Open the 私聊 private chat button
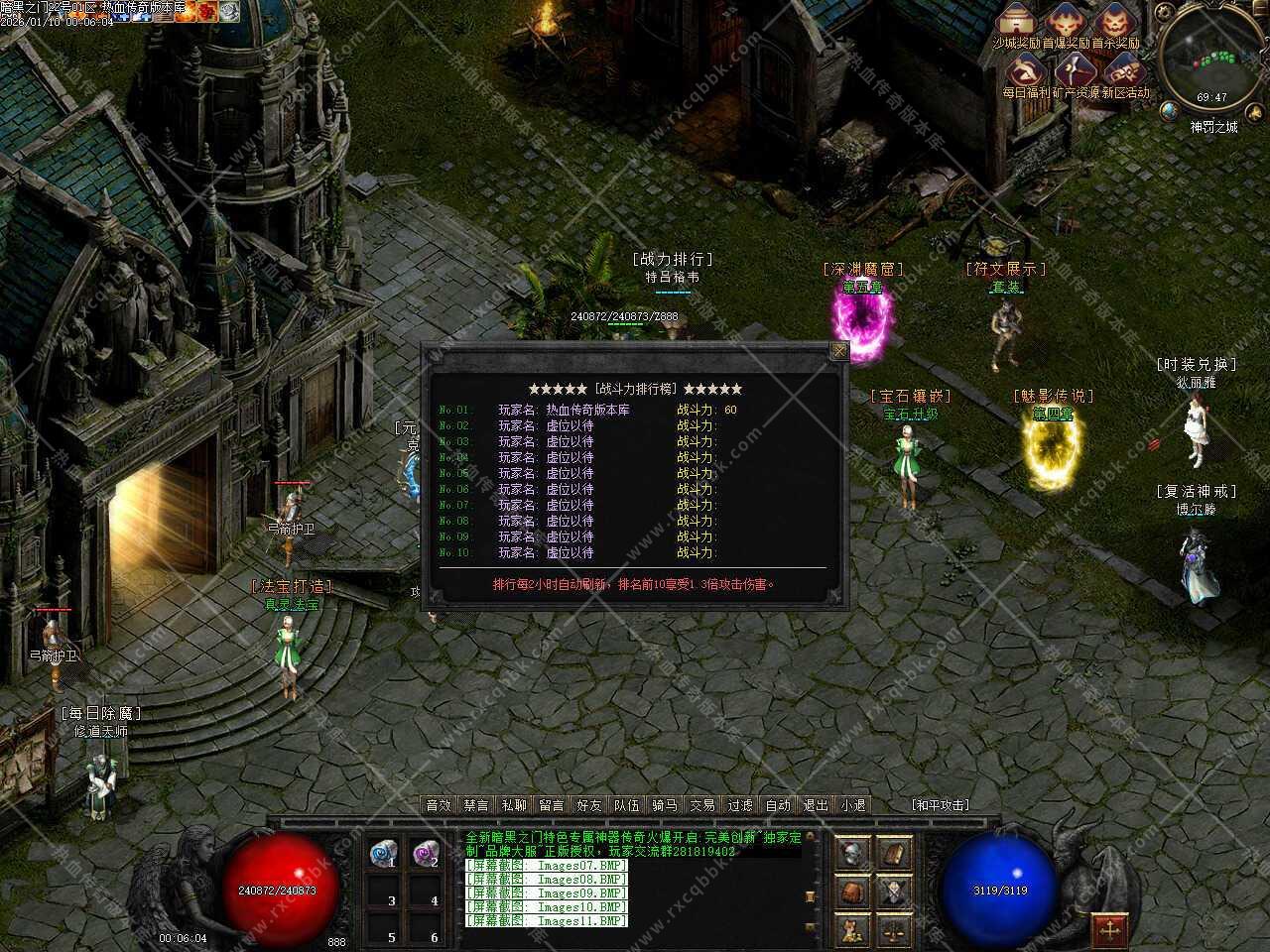Screen dimensions: 1270x952 [514, 805]
